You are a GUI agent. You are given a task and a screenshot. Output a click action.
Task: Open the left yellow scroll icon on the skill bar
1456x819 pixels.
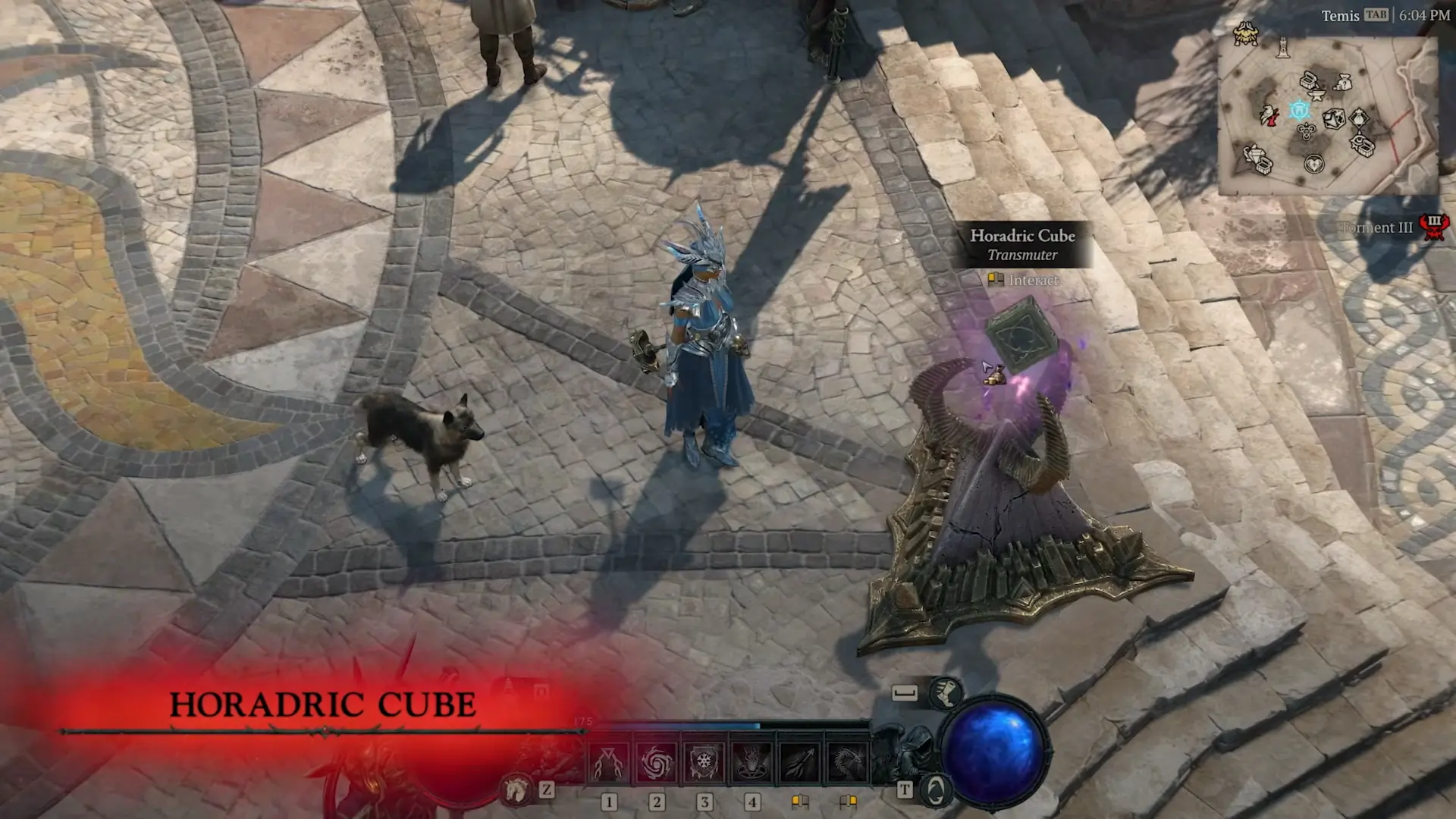point(800,802)
